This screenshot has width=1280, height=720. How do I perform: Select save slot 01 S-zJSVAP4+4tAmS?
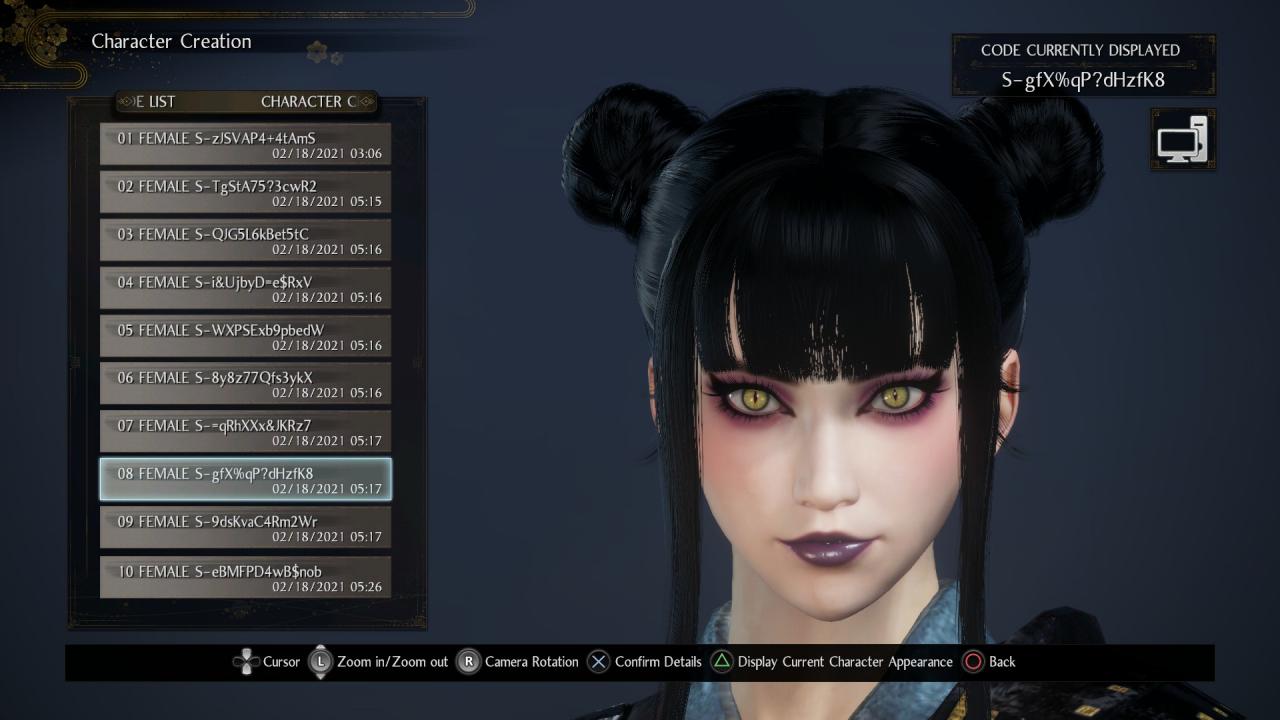coord(245,144)
